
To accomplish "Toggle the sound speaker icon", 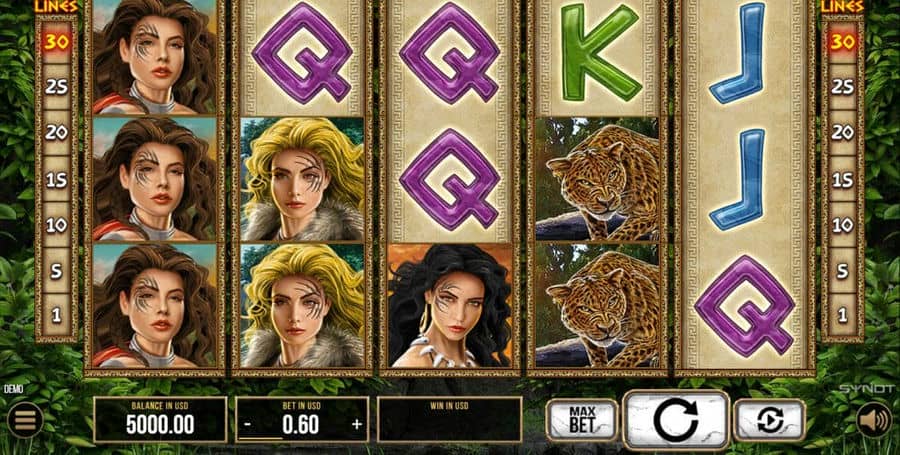I will coord(873,418).
